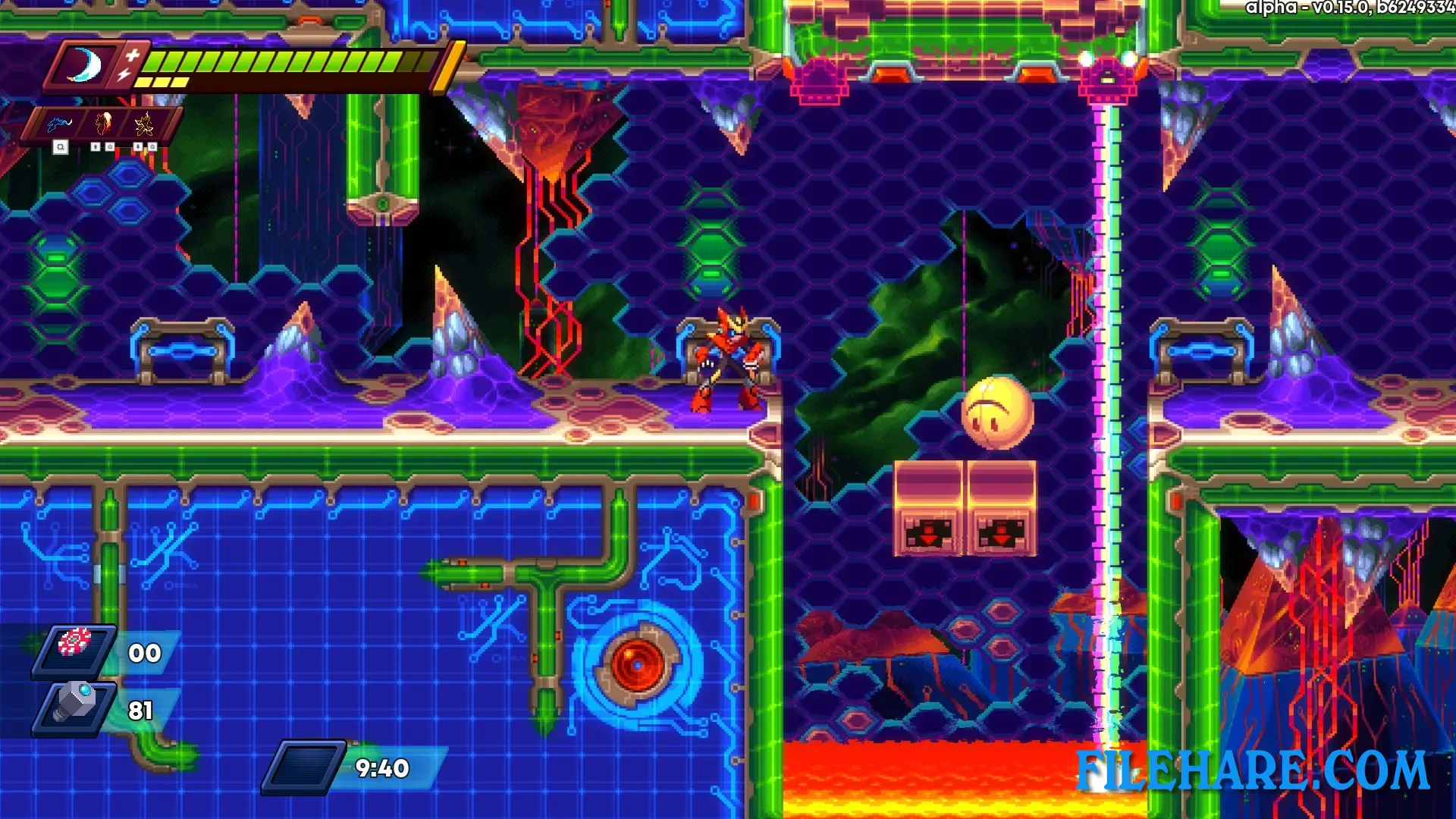This screenshot has height=819, width=1456.
Task: Click the plus symbol on the health panel
Action: (x=132, y=55)
